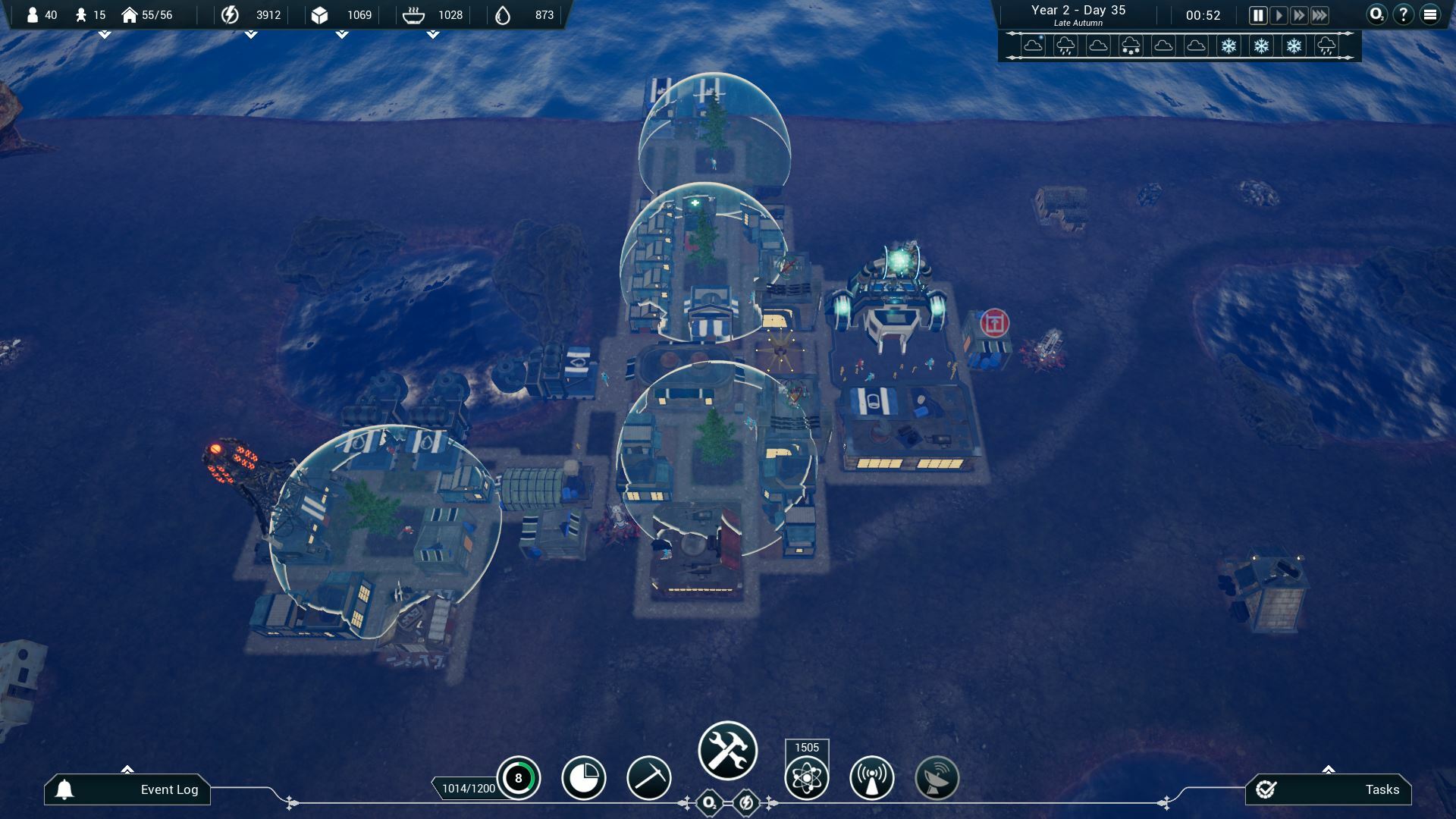Open the radio tower broadcast panel

coord(872,778)
